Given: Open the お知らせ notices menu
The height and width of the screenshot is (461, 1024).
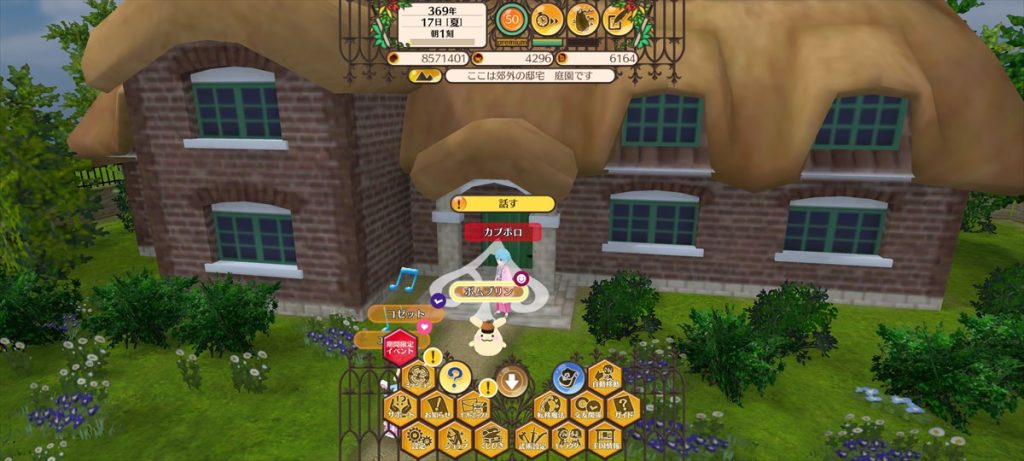Looking at the screenshot, I should tap(436, 407).
